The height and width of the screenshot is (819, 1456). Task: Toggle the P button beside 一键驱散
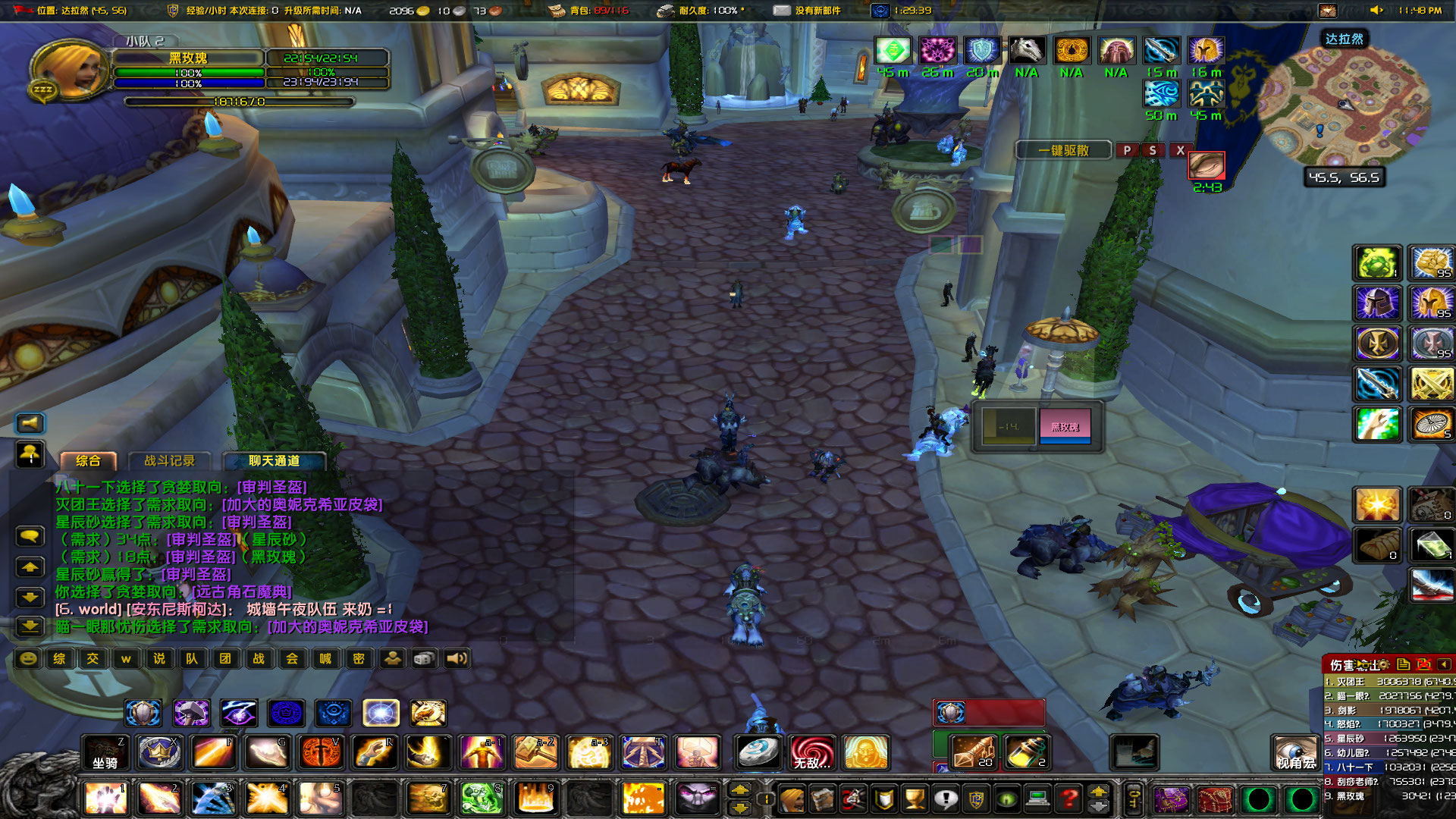coord(1128,150)
